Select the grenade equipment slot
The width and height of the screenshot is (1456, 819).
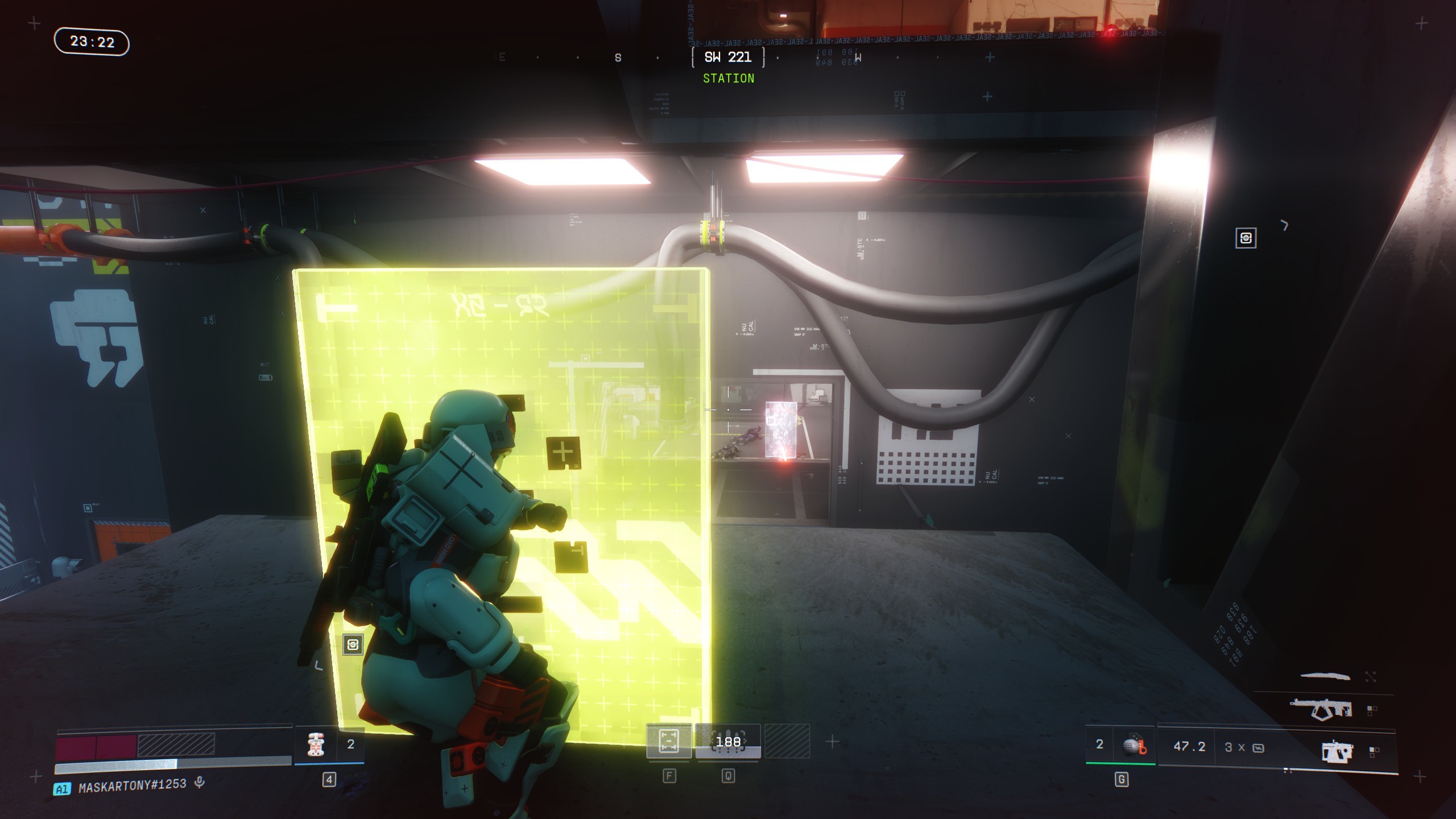[x=1133, y=746]
